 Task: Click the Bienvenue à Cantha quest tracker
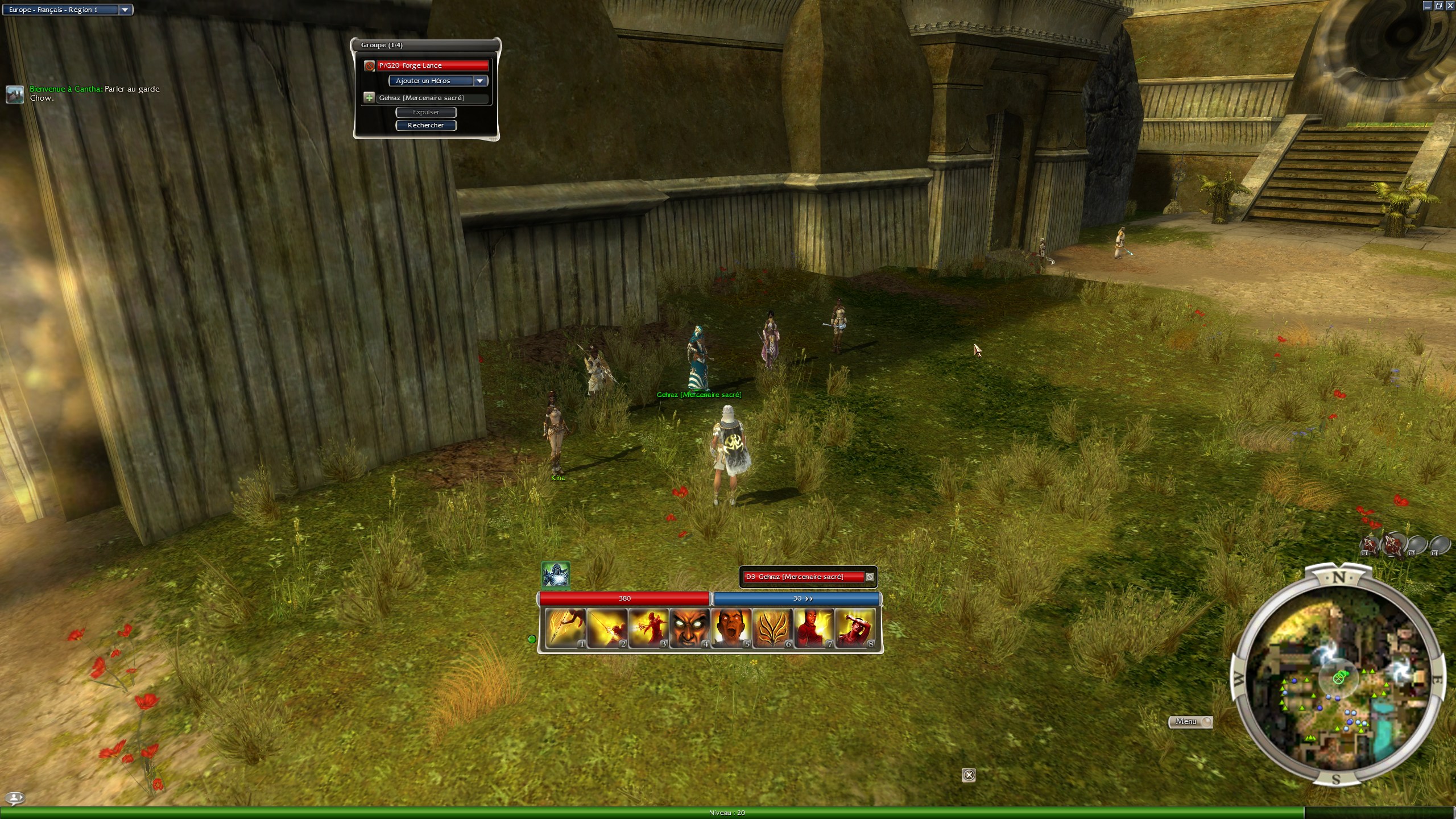[94, 93]
